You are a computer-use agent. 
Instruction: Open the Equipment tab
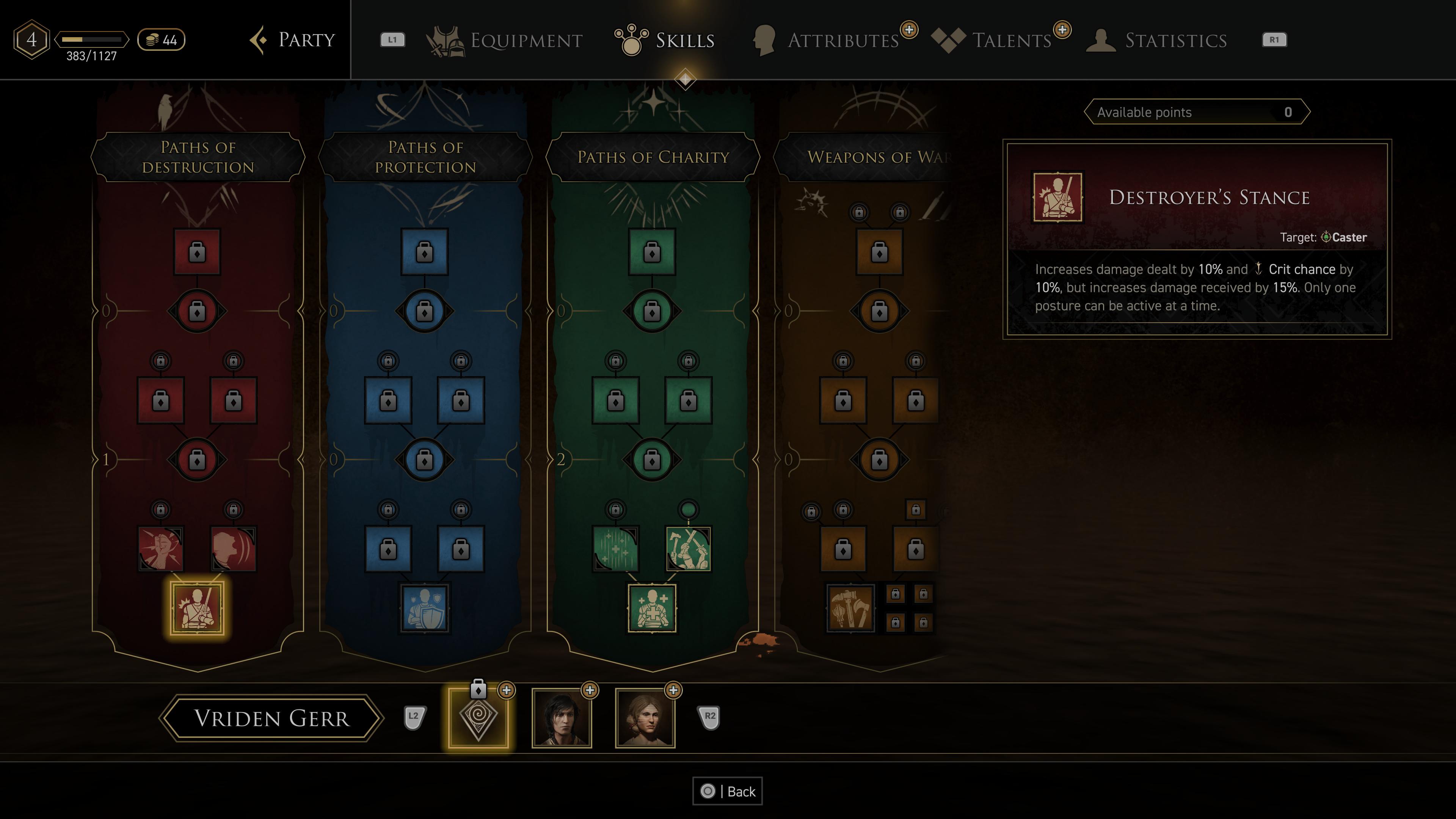tap(505, 40)
